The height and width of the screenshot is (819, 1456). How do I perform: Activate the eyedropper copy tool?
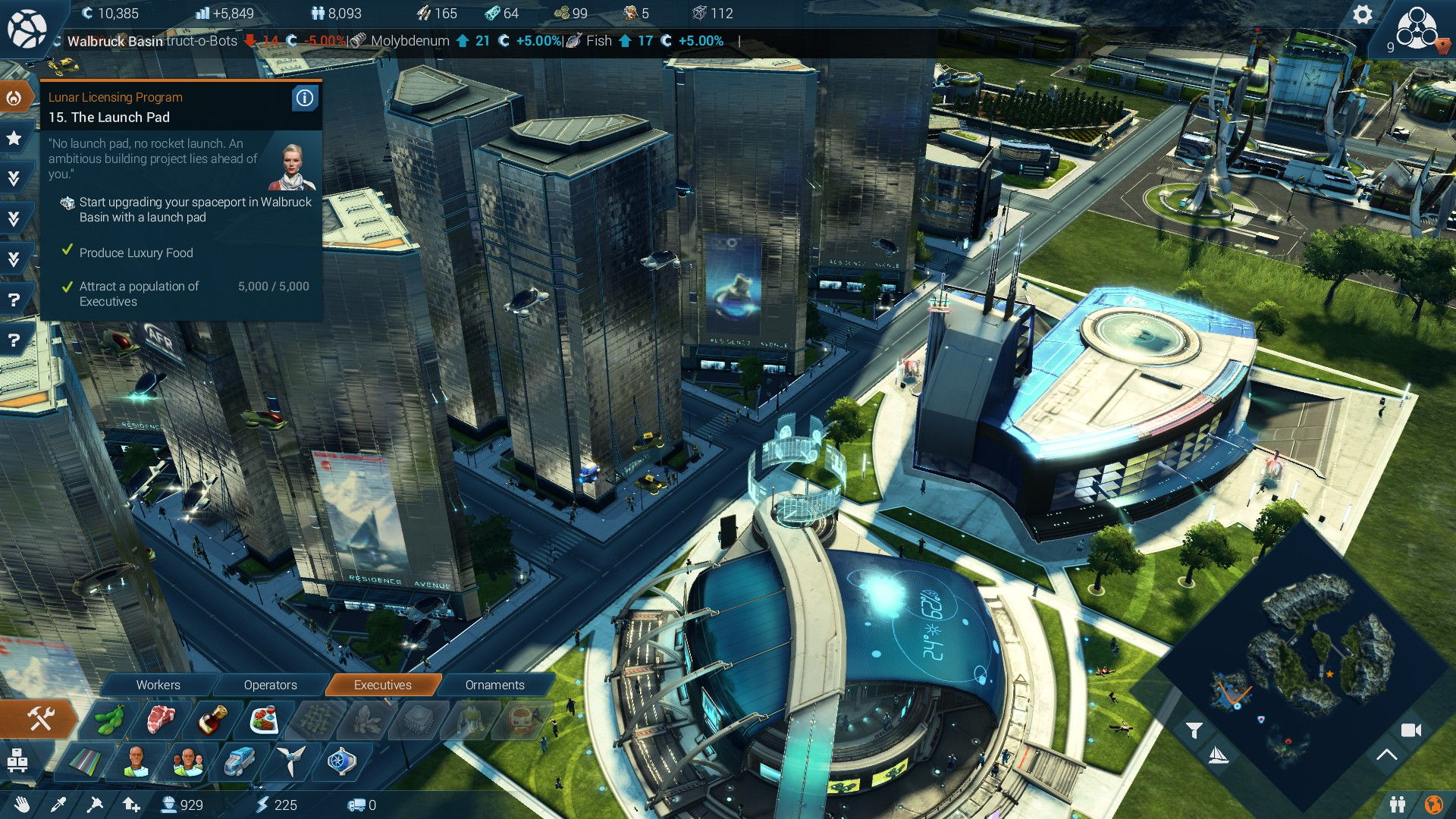tap(58, 805)
